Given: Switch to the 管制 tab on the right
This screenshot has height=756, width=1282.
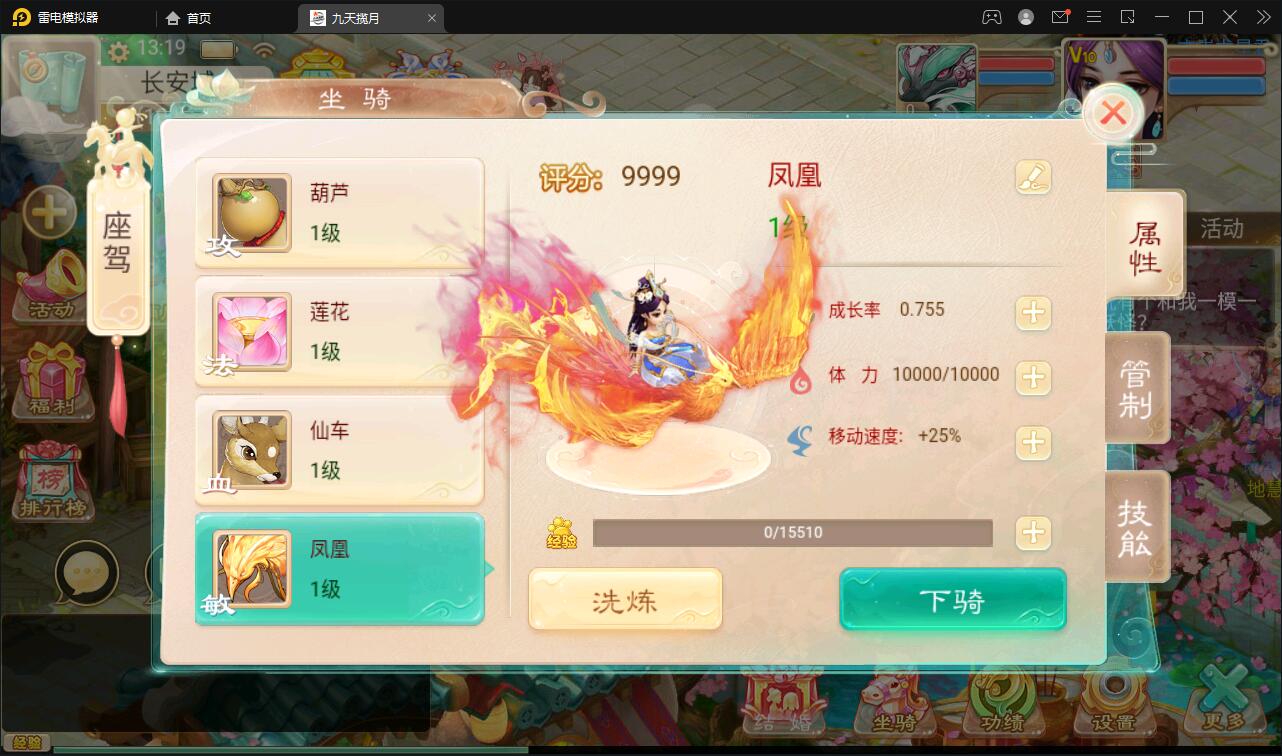Looking at the screenshot, I should tap(1137, 388).
